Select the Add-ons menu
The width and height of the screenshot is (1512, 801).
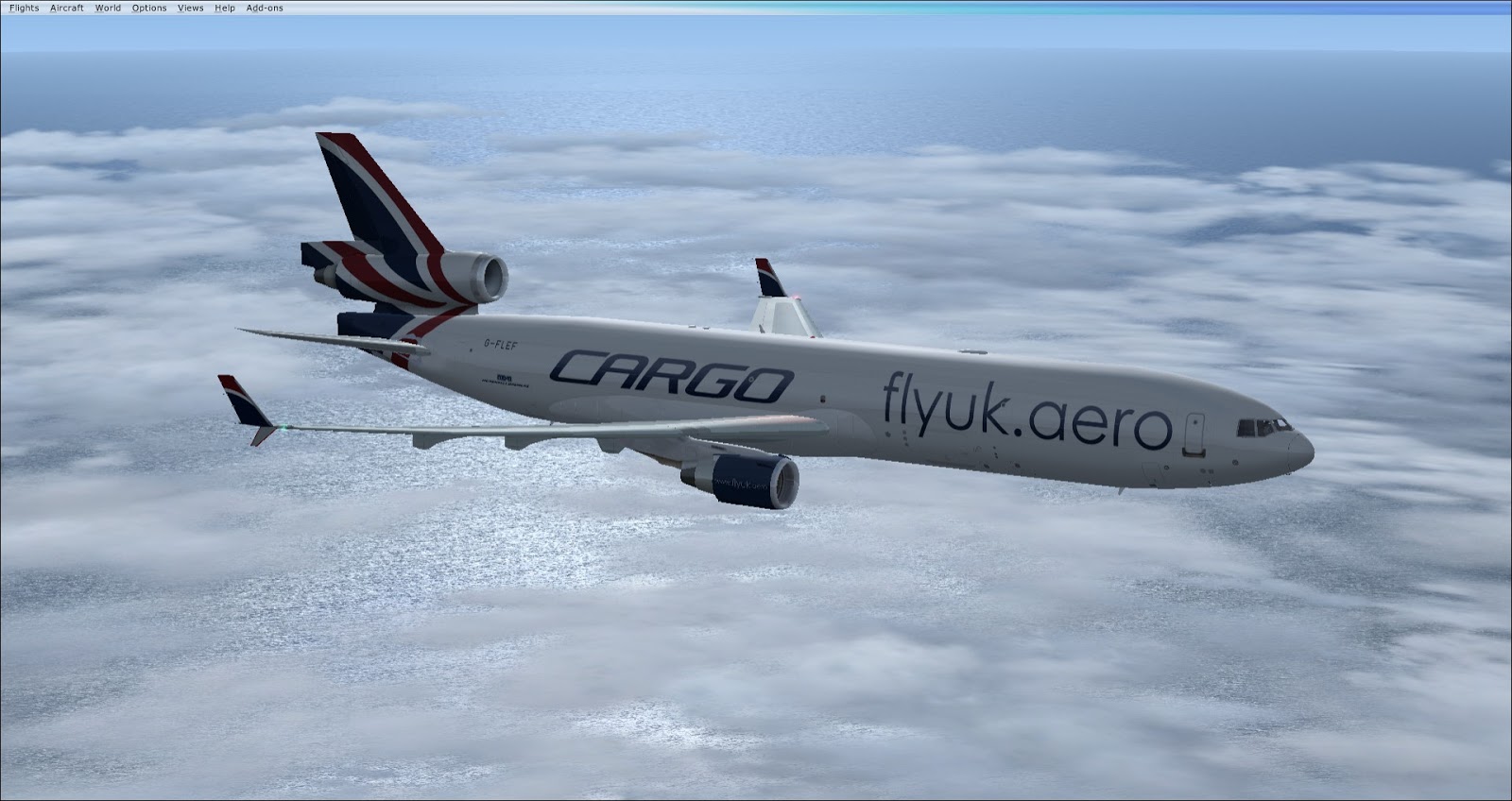(x=265, y=8)
